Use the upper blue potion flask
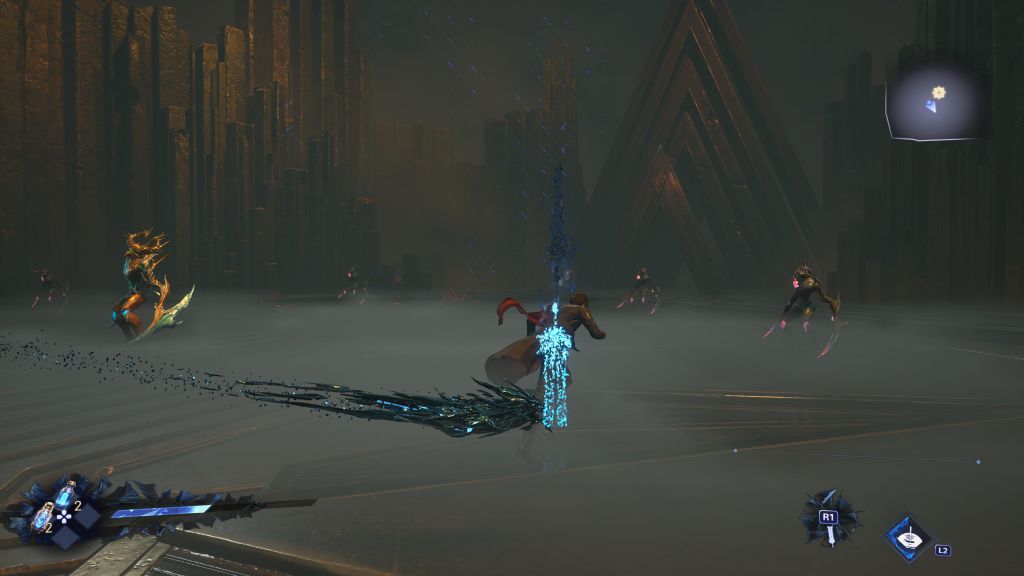The height and width of the screenshot is (576, 1024). click(x=66, y=493)
